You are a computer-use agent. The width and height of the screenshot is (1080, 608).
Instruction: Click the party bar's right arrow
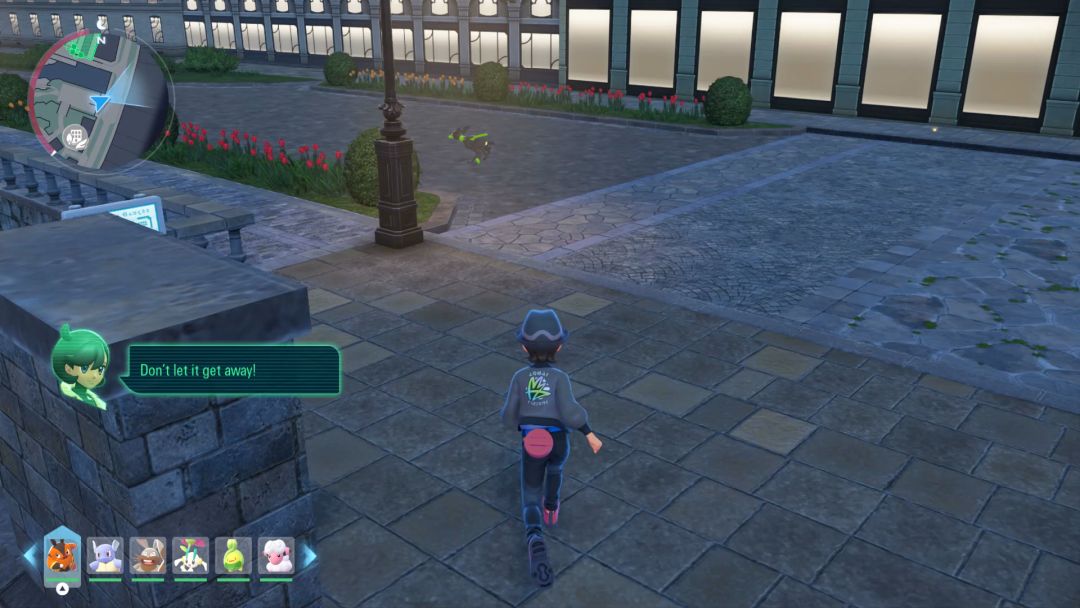pos(310,555)
